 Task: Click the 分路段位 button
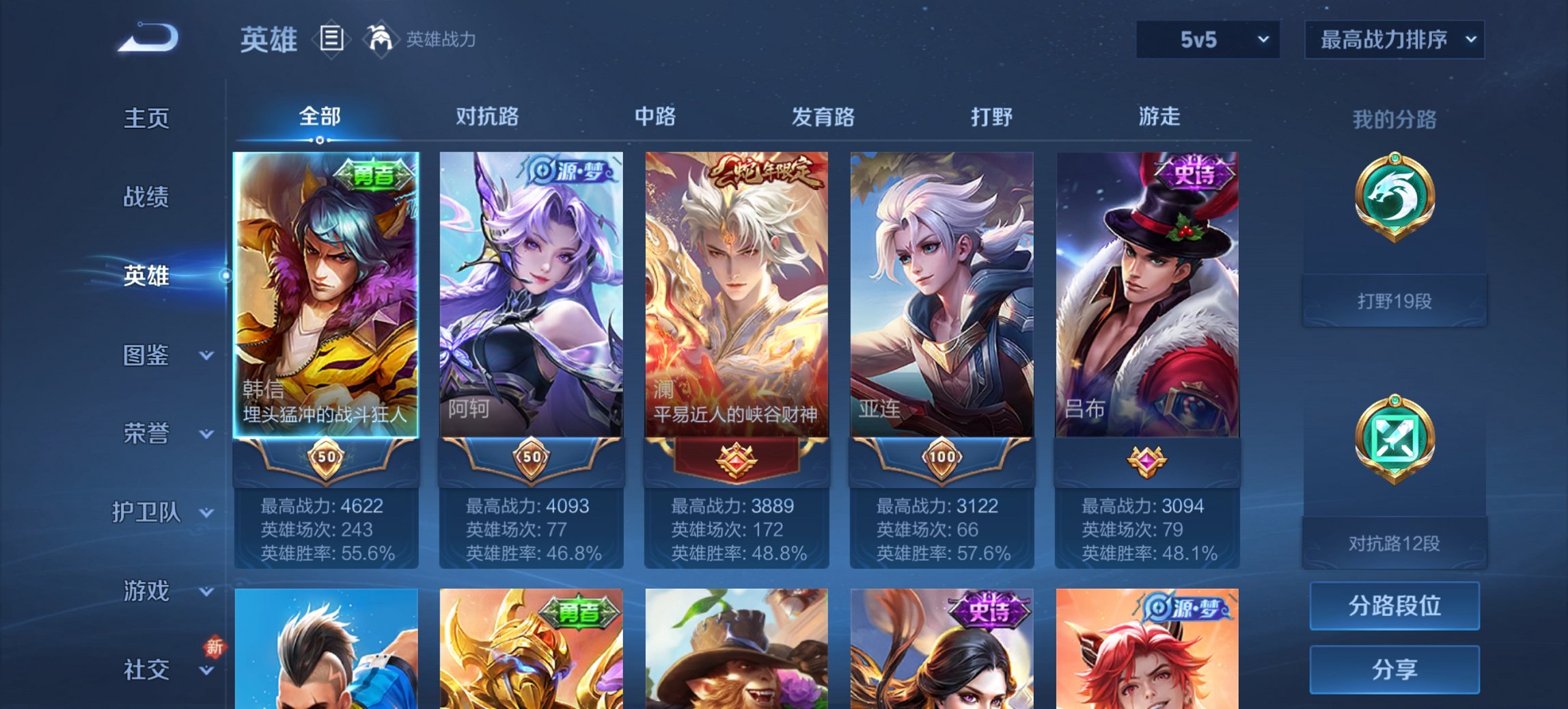1394,604
